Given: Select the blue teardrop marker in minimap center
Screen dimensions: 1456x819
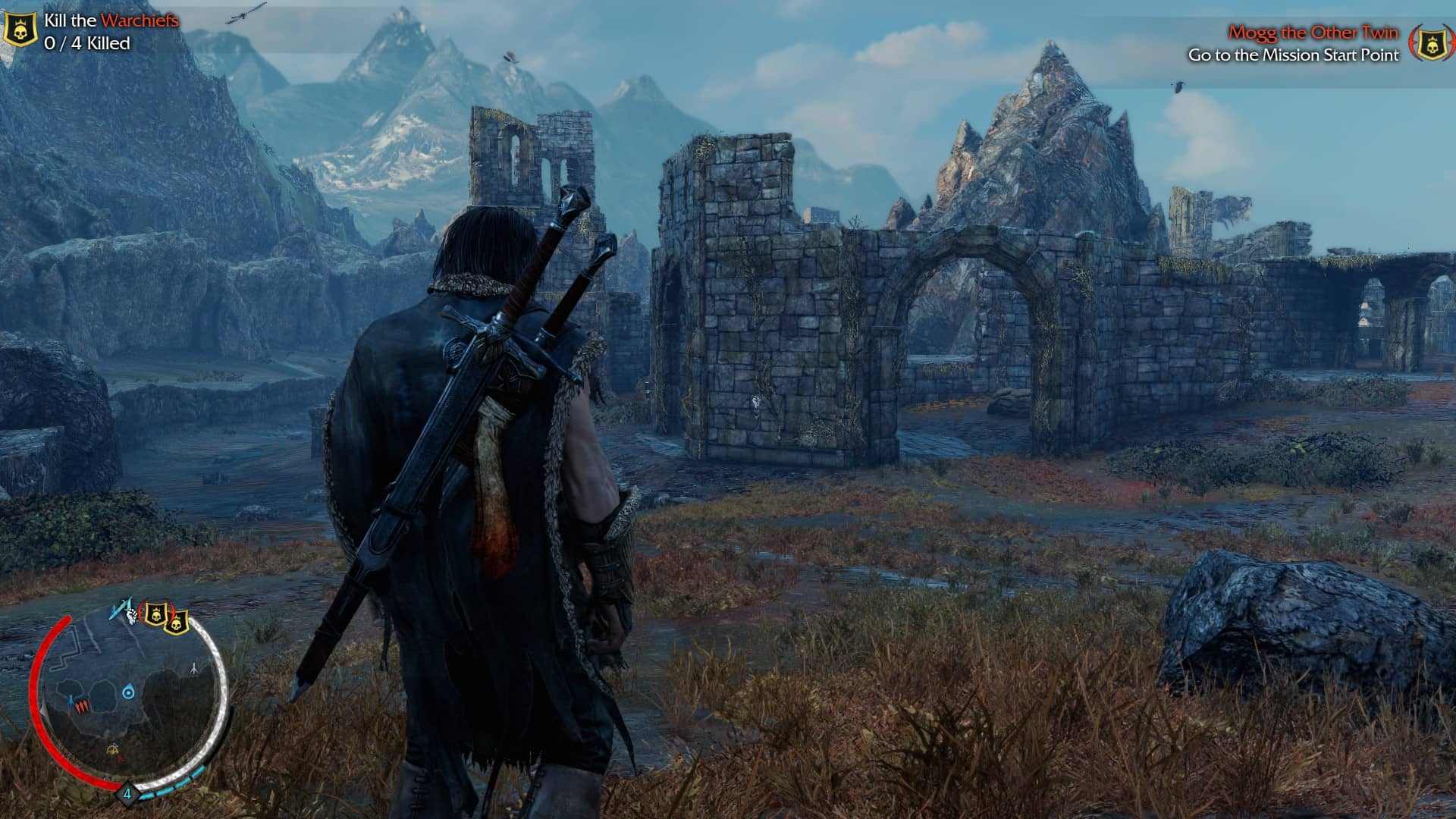Looking at the screenshot, I should pos(128,692).
